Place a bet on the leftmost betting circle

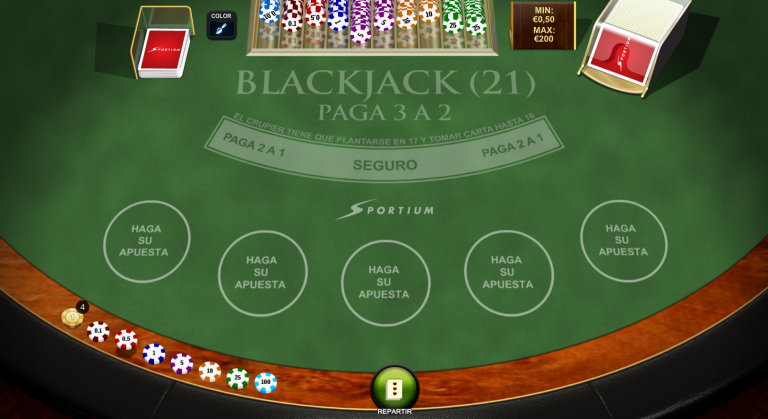click(x=147, y=241)
